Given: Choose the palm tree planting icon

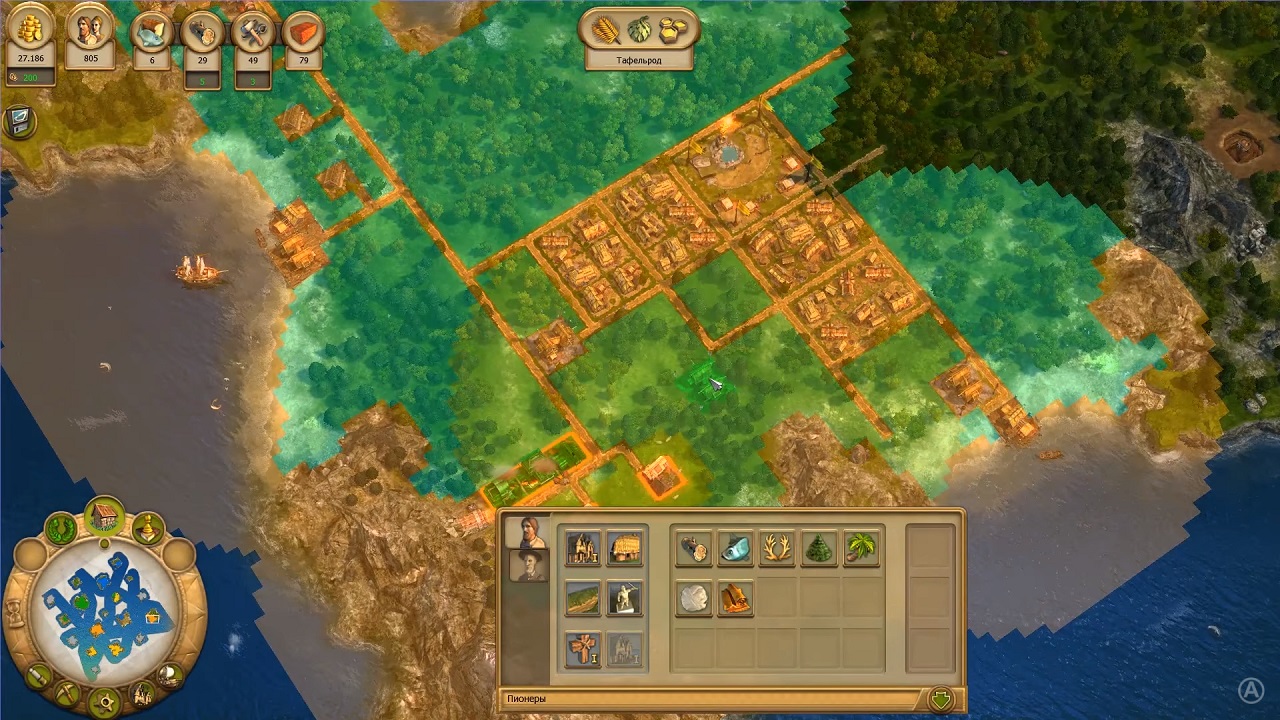Looking at the screenshot, I should pyautogui.click(x=862, y=549).
